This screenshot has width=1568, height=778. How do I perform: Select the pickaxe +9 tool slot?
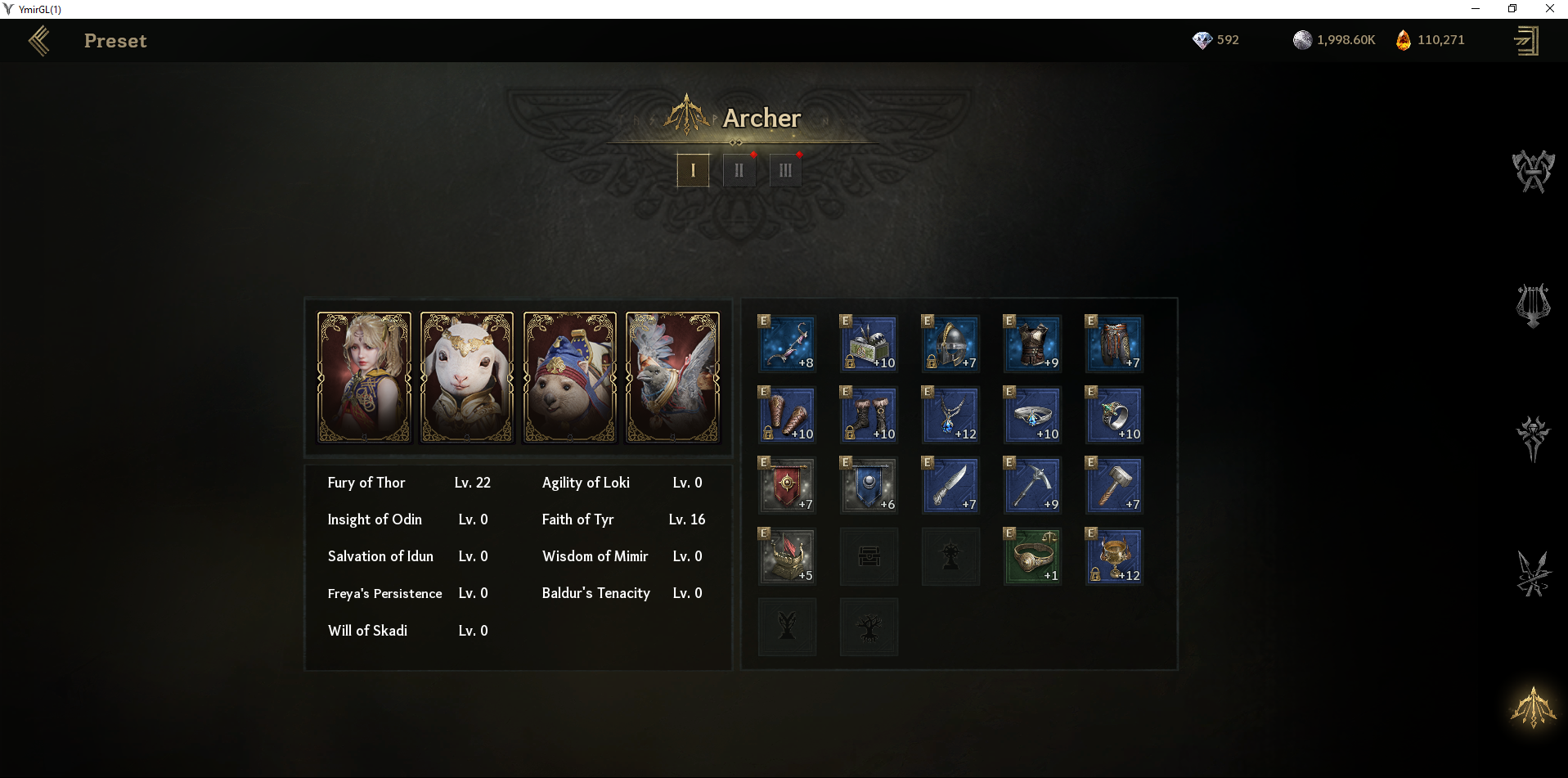click(x=1032, y=485)
